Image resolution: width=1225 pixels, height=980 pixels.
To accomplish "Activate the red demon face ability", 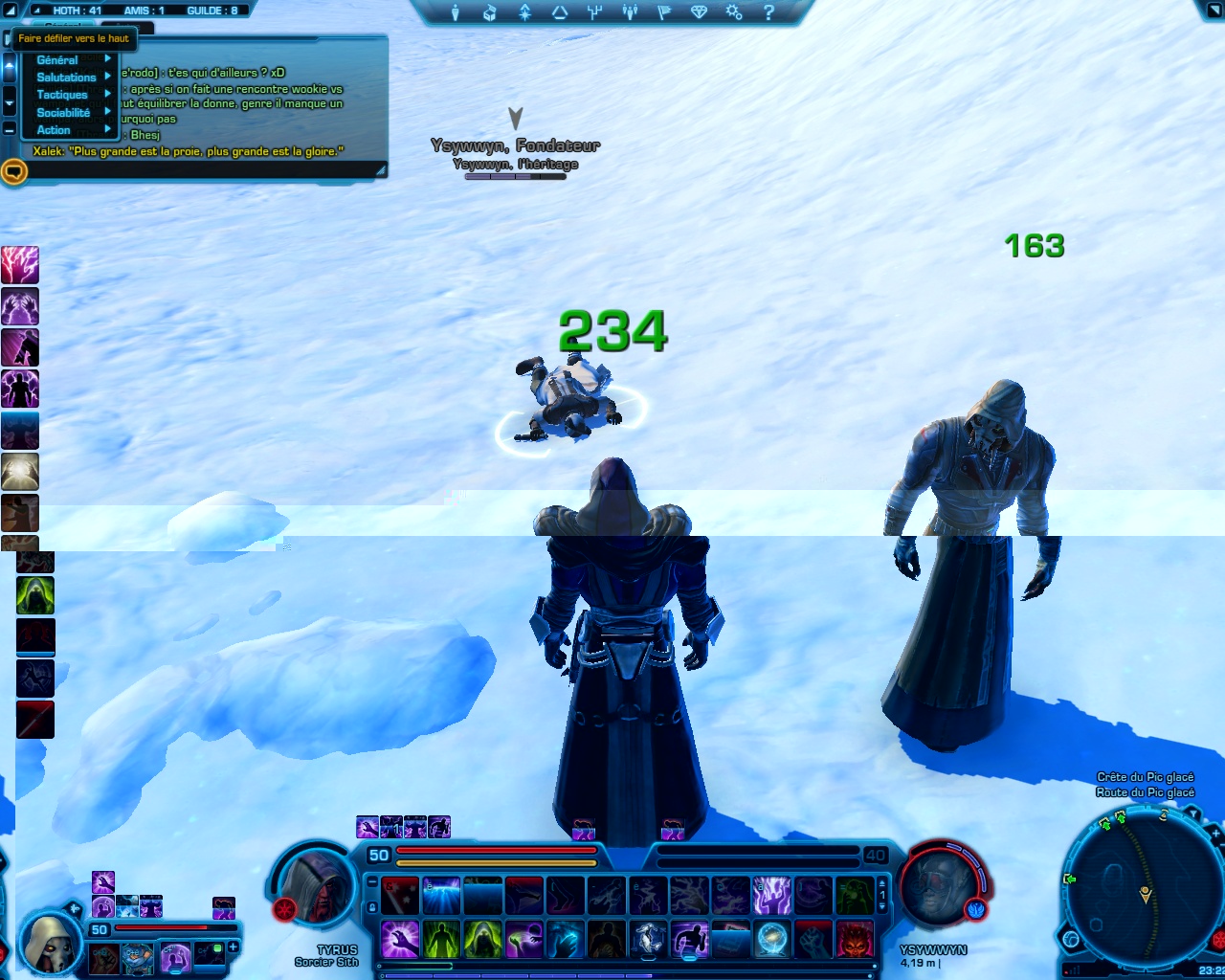I will click(855, 939).
